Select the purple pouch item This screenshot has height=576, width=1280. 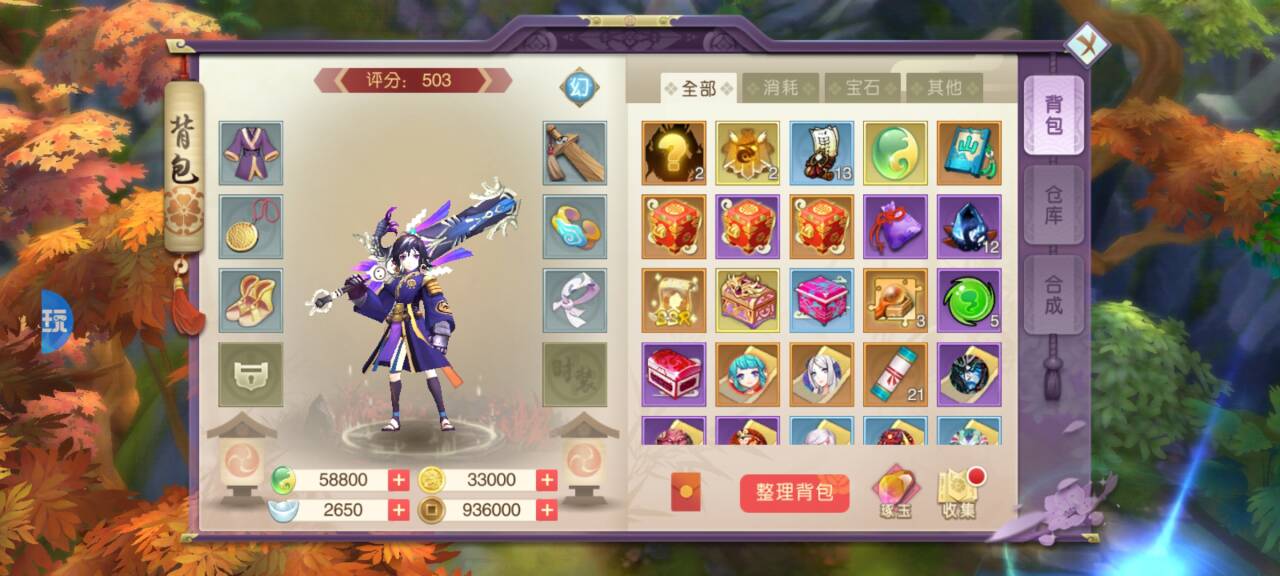coord(895,226)
